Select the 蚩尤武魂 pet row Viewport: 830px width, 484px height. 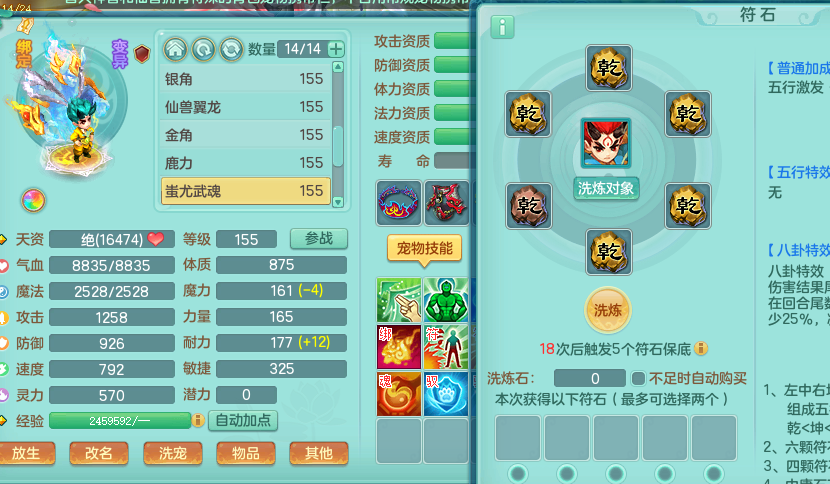coord(245,190)
